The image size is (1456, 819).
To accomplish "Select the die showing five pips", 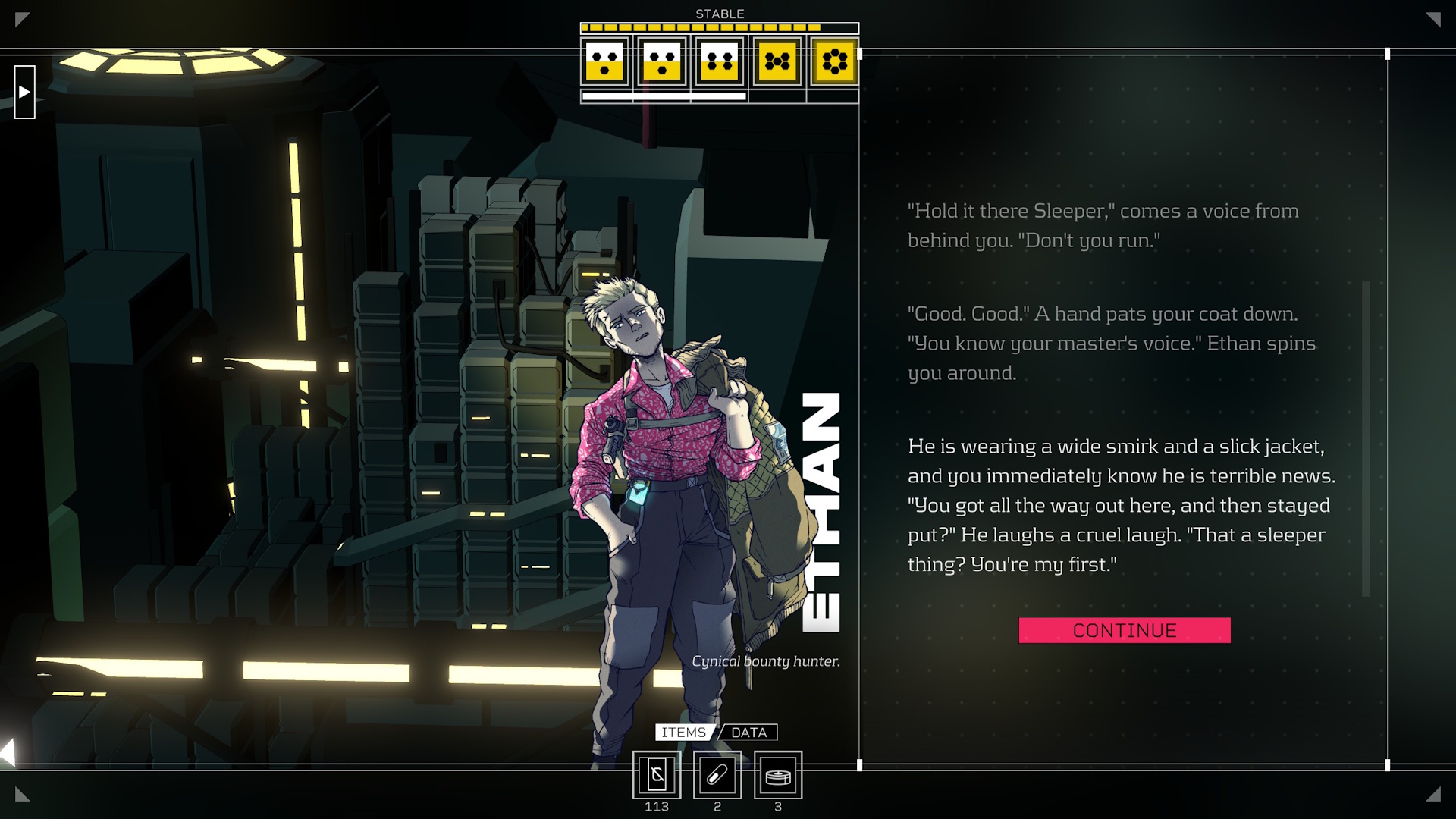I will pyautogui.click(x=777, y=61).
